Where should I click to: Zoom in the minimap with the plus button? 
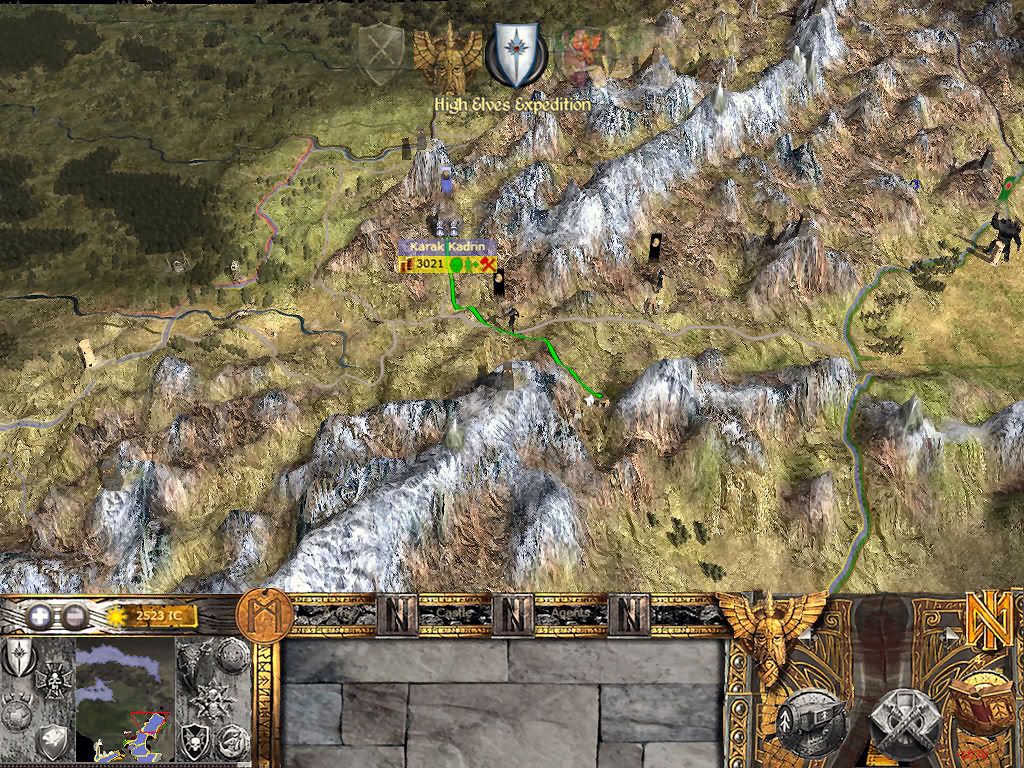pos(38,616)
